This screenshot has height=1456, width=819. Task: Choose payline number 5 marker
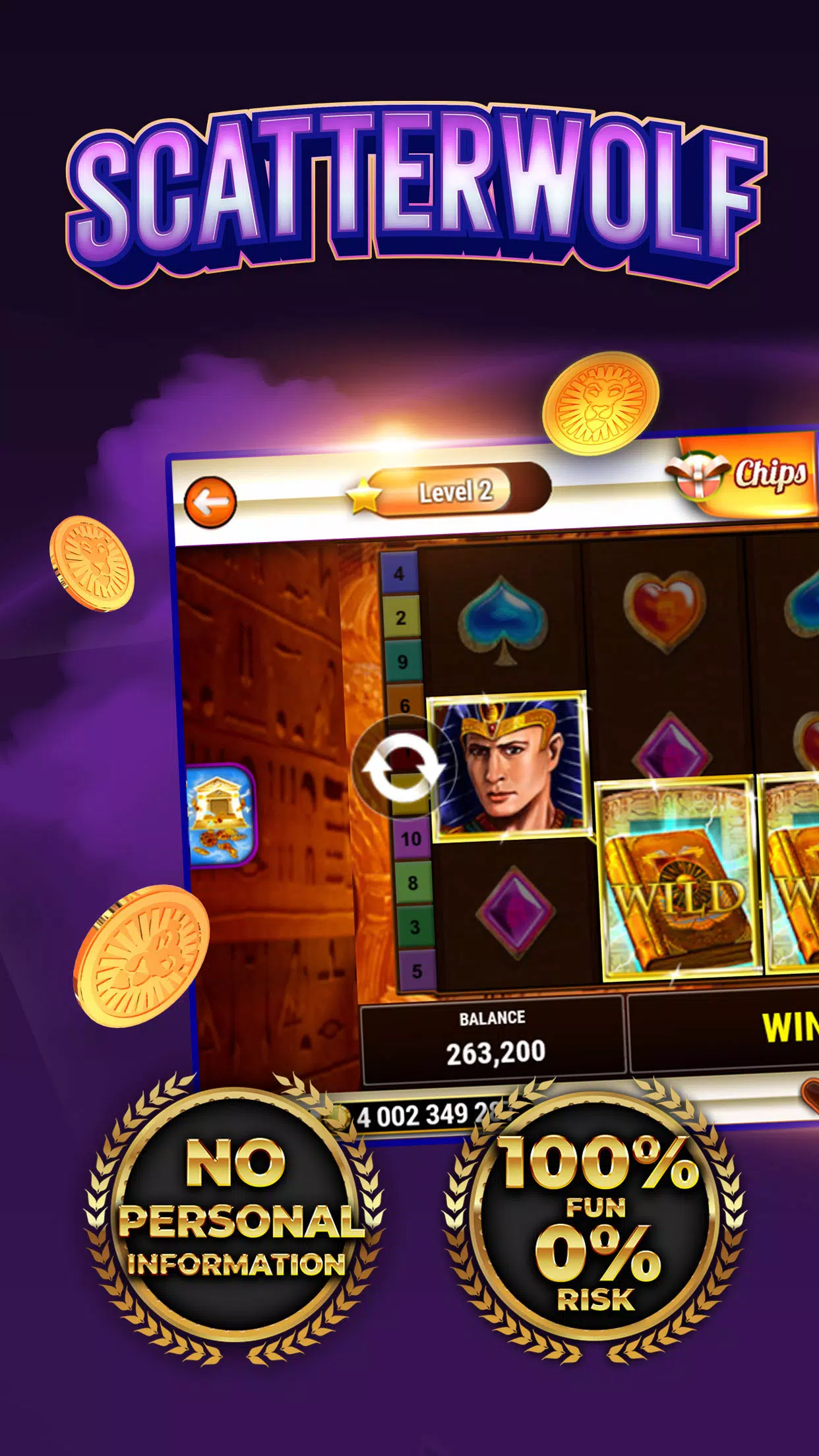pos(417,971)
